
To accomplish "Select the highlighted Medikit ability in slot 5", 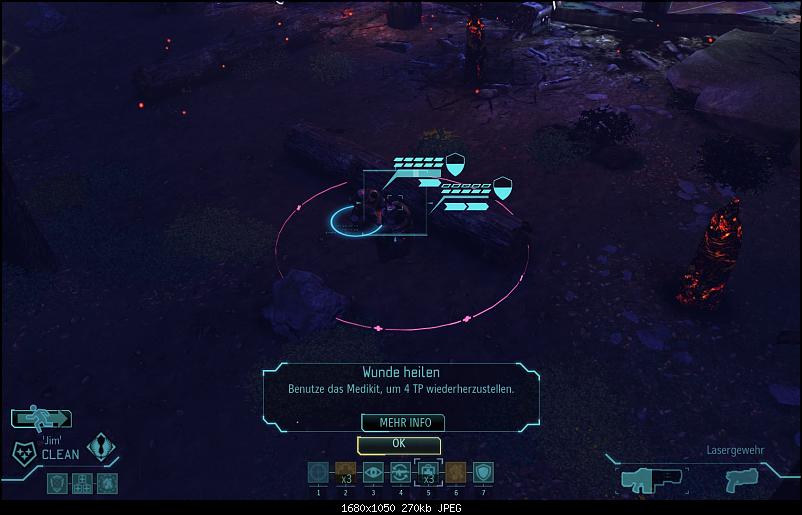I will 428,472.
